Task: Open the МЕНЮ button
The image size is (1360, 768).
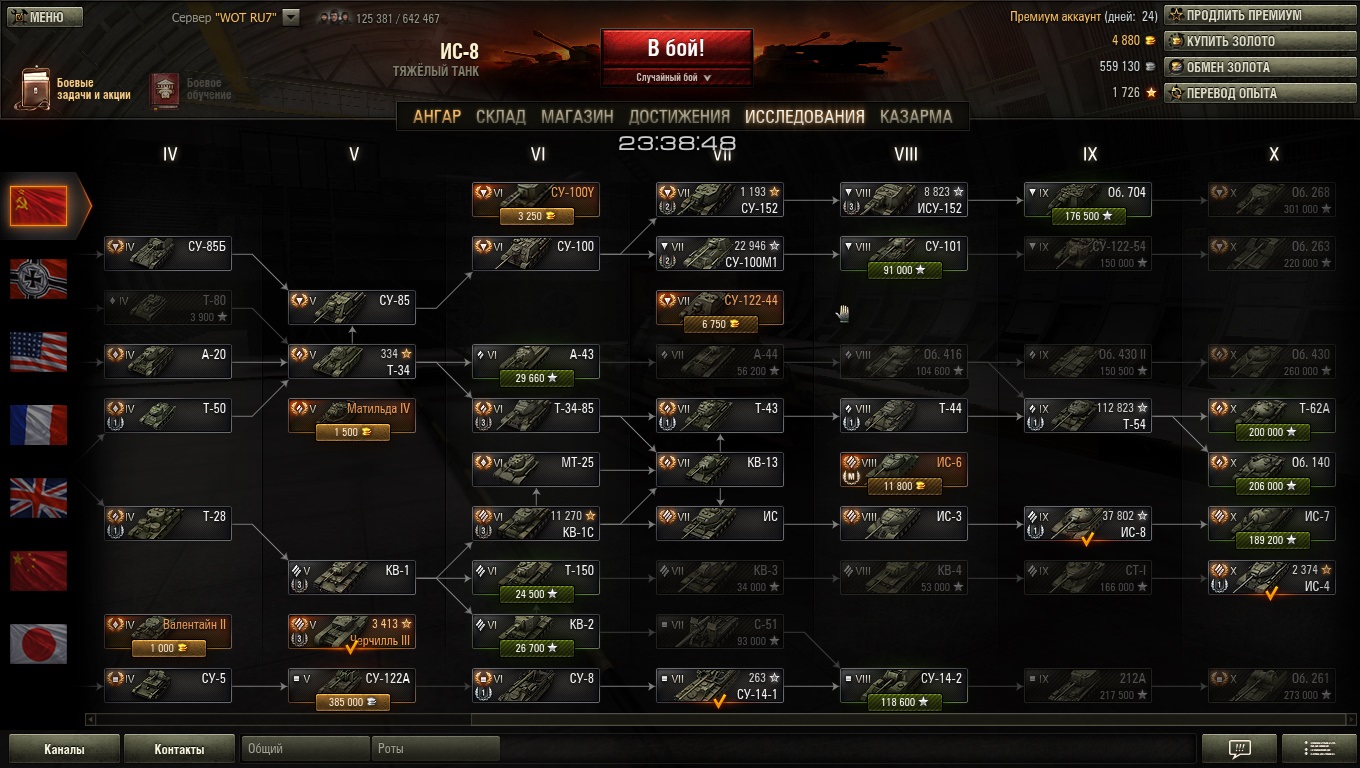Action: click(x=38, y=17)
